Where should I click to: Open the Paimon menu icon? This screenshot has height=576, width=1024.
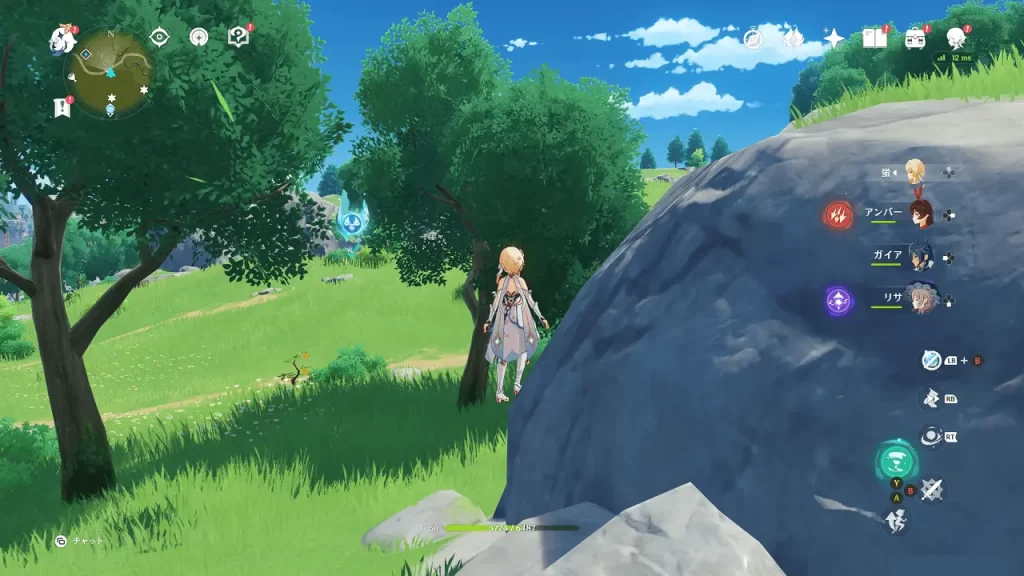[x=63, y=40]
